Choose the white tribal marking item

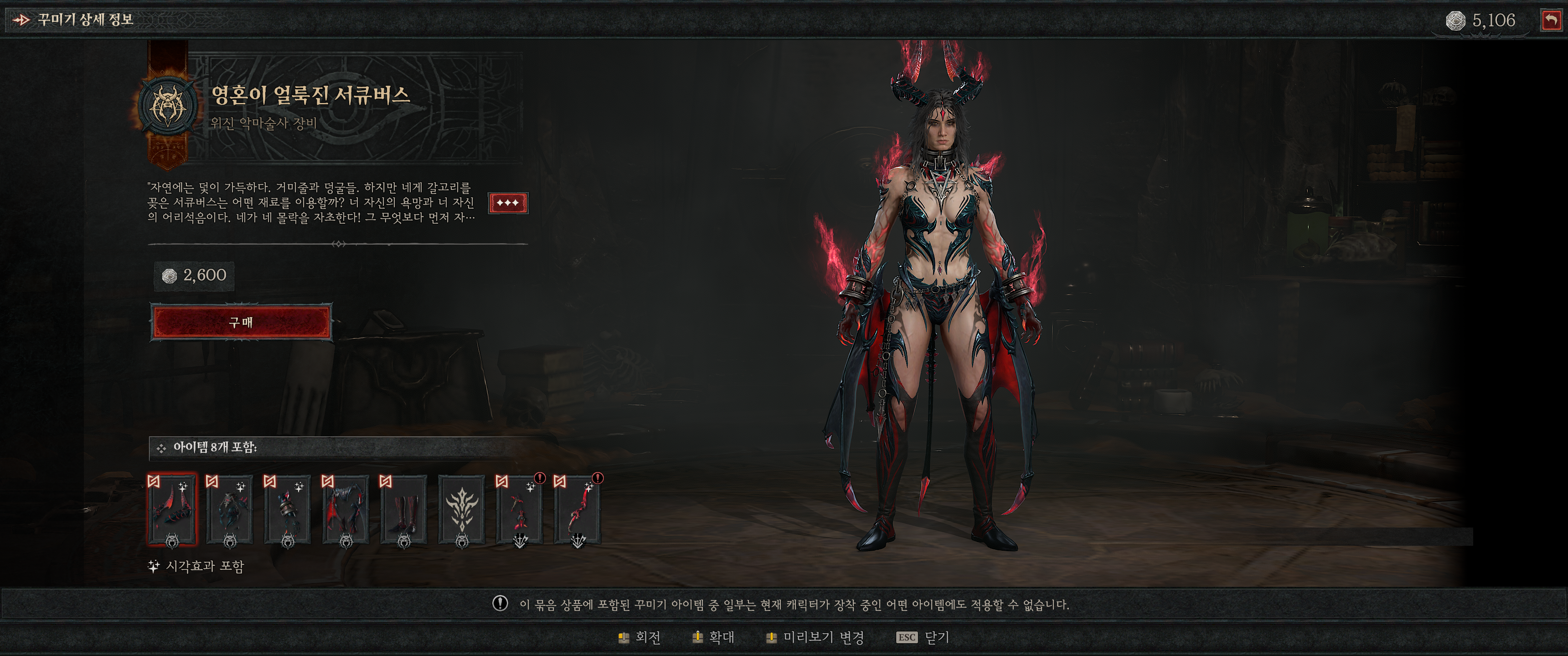[461, 509]
